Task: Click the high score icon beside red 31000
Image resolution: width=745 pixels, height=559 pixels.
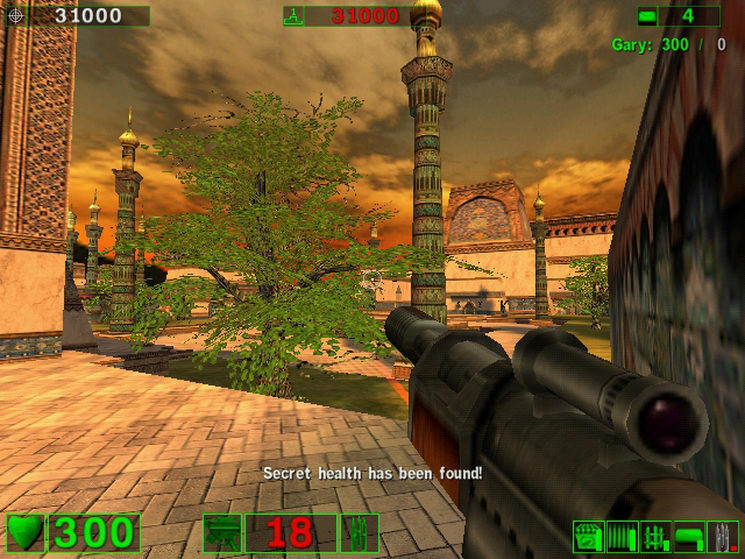Action: (293, 16)
